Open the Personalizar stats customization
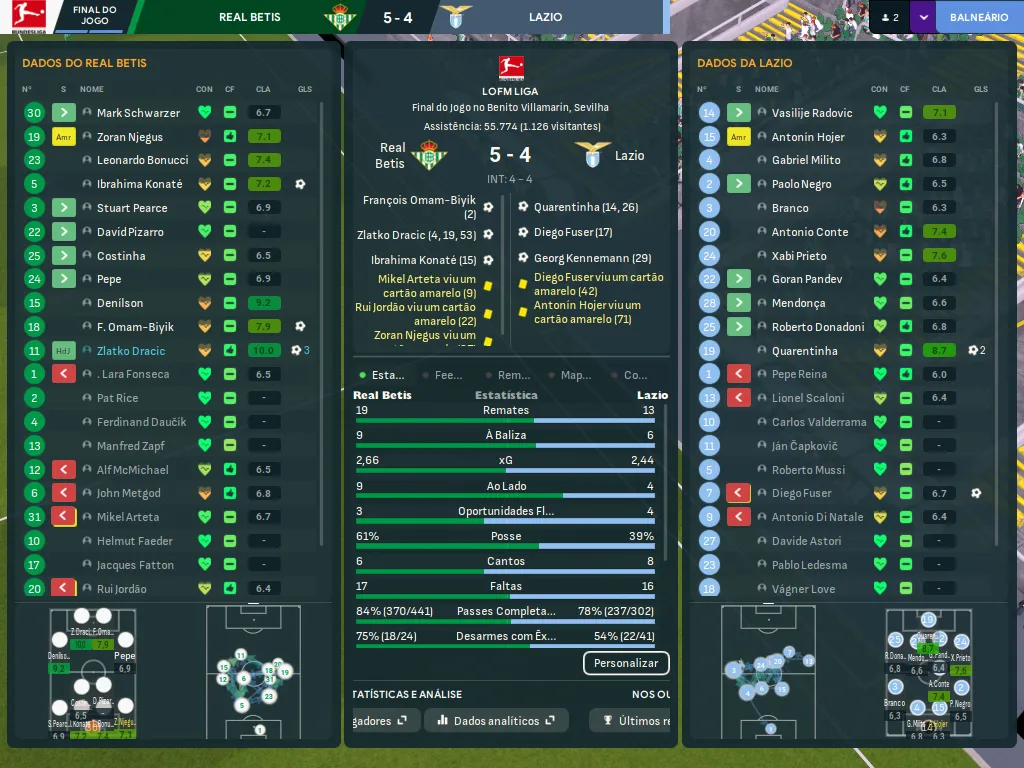The width and height of the screenshot is (1024, 768). click(626, 663)
